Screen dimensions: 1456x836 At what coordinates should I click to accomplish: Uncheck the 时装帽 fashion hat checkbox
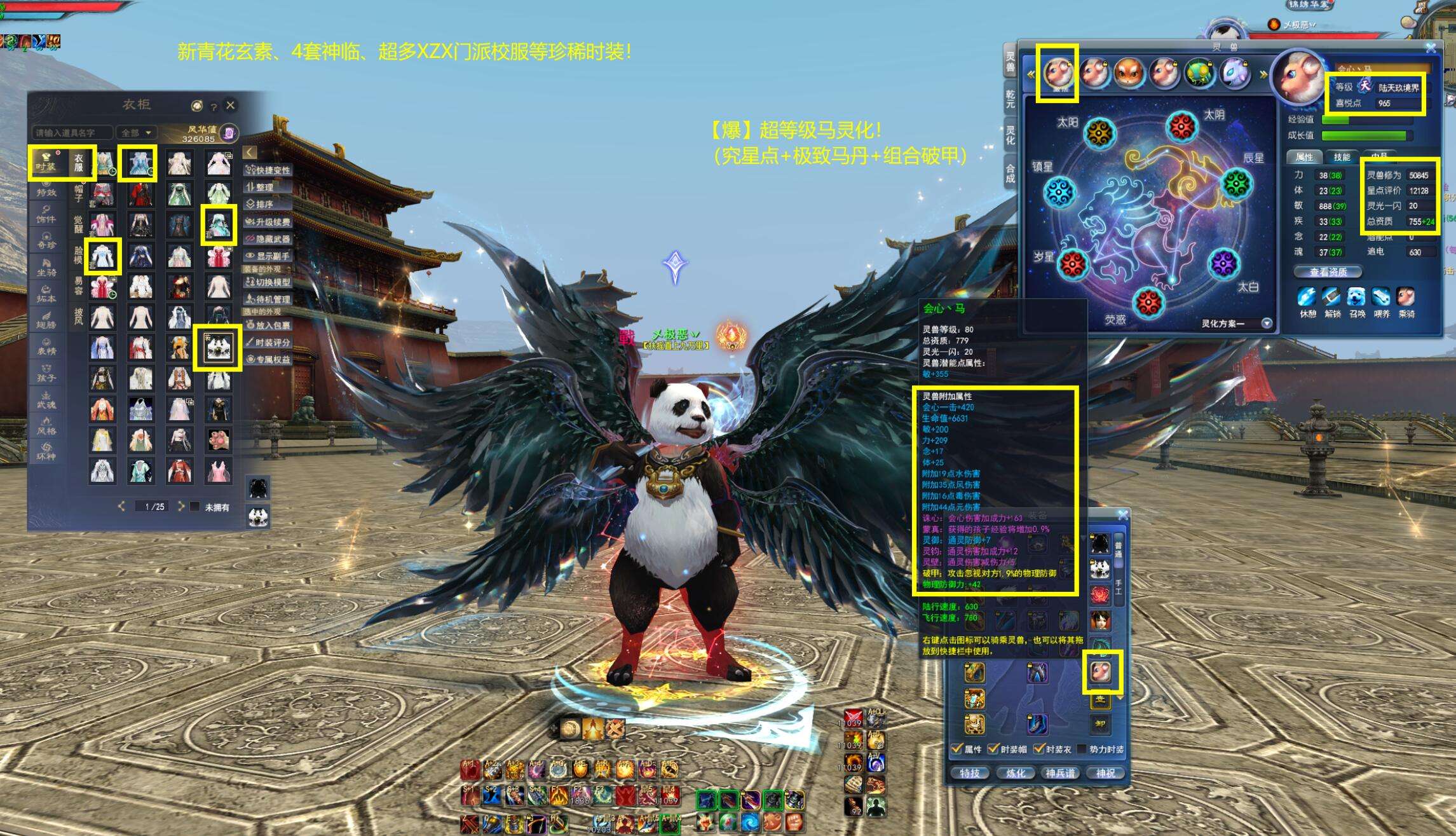point(993,749)
